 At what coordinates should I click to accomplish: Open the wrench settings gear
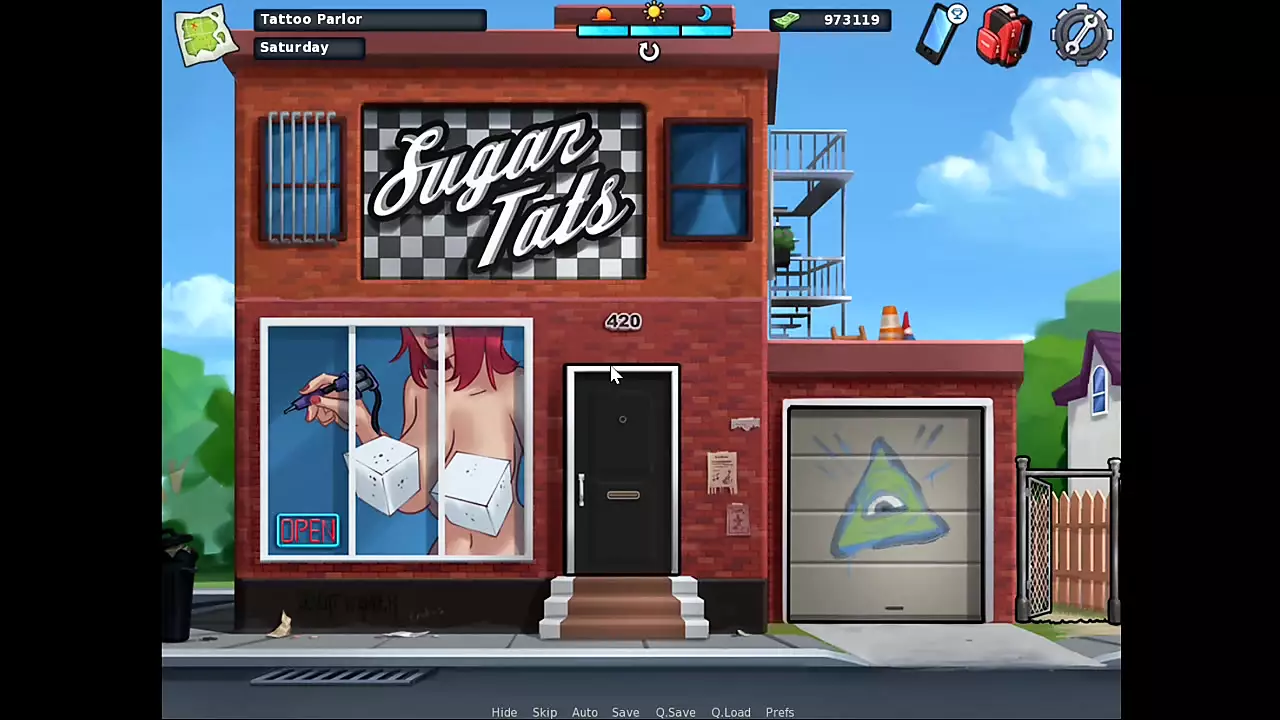pyautogui.click(x=1082, y=34)
